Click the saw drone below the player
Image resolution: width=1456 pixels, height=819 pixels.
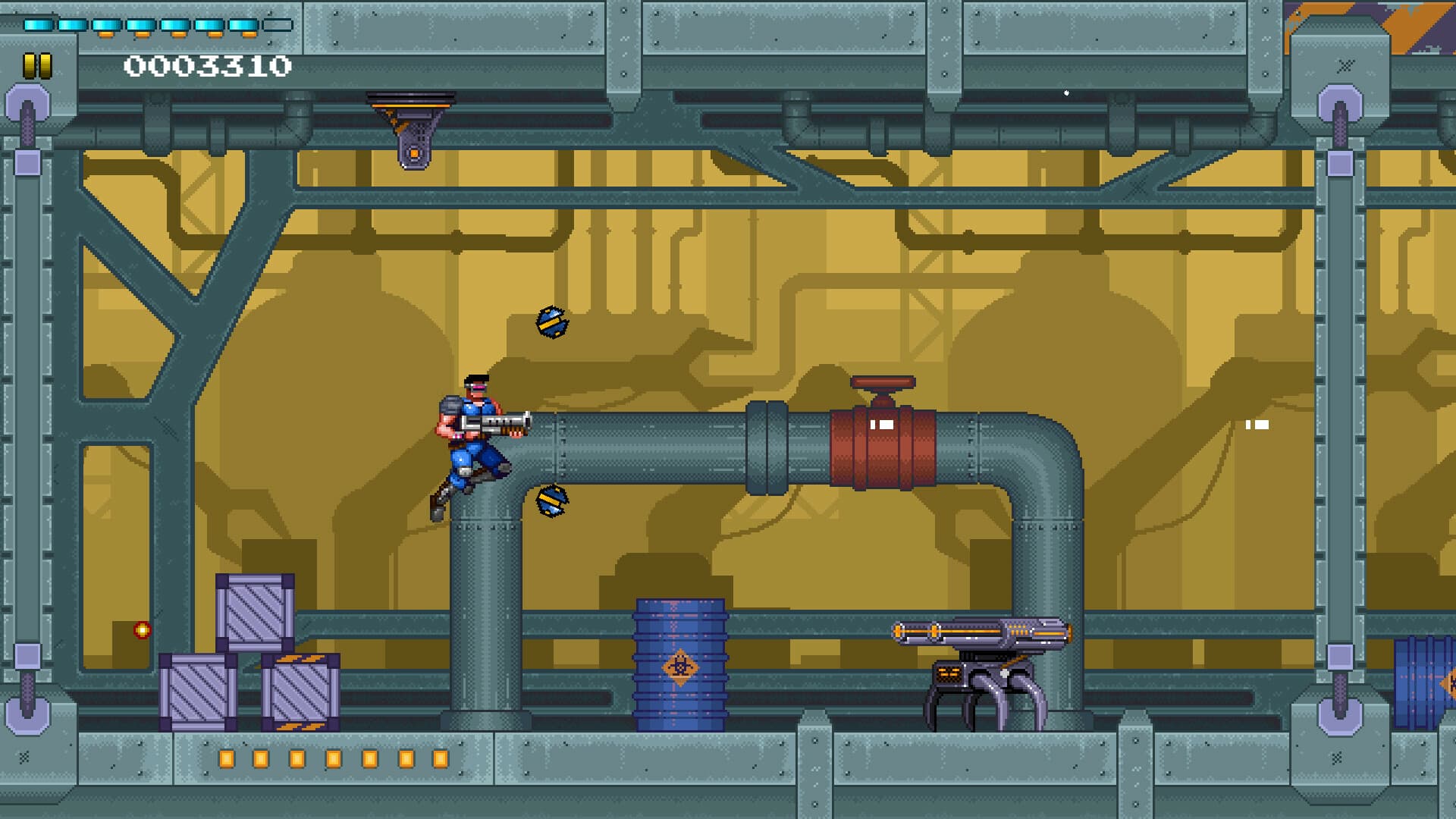[x=552, y=503]
